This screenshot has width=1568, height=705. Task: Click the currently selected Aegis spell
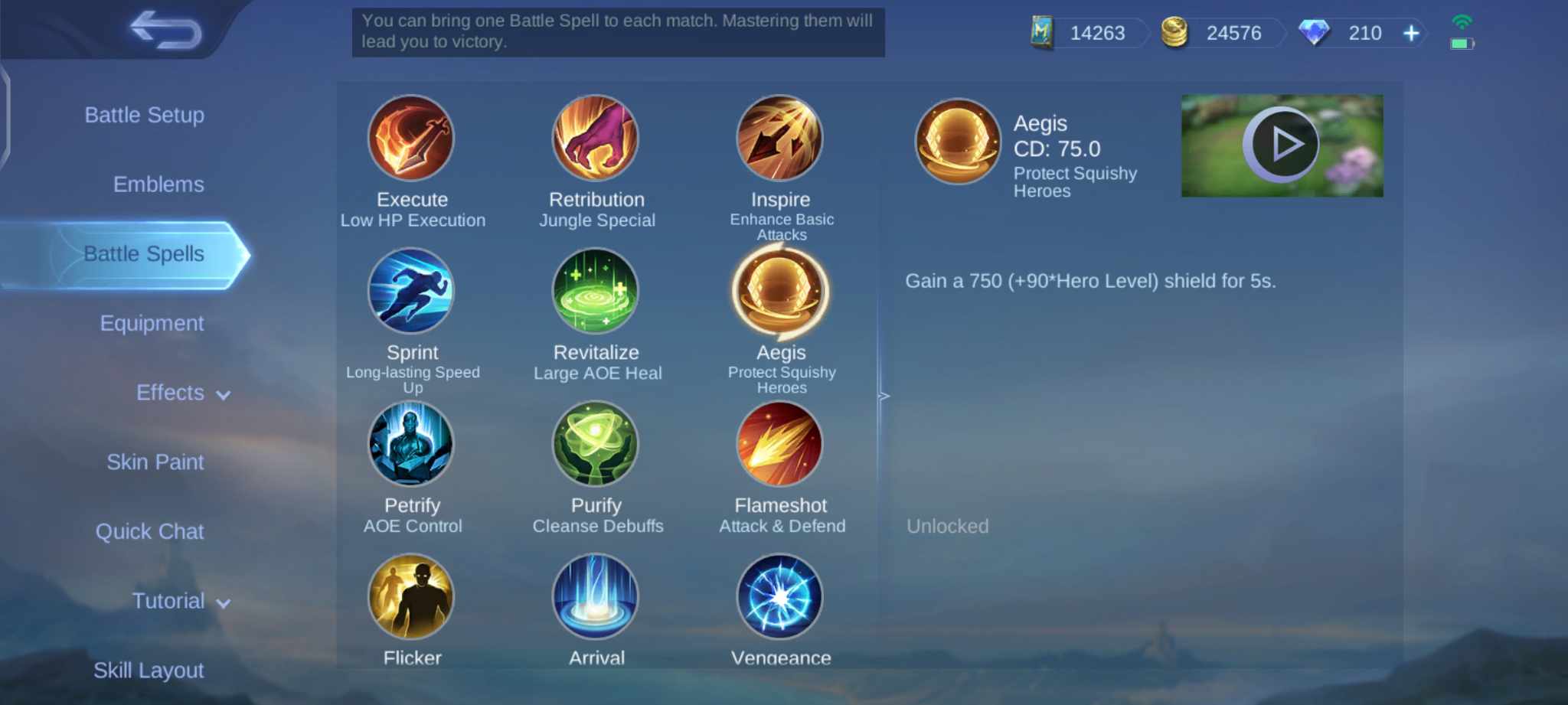(x=780, y=292)
